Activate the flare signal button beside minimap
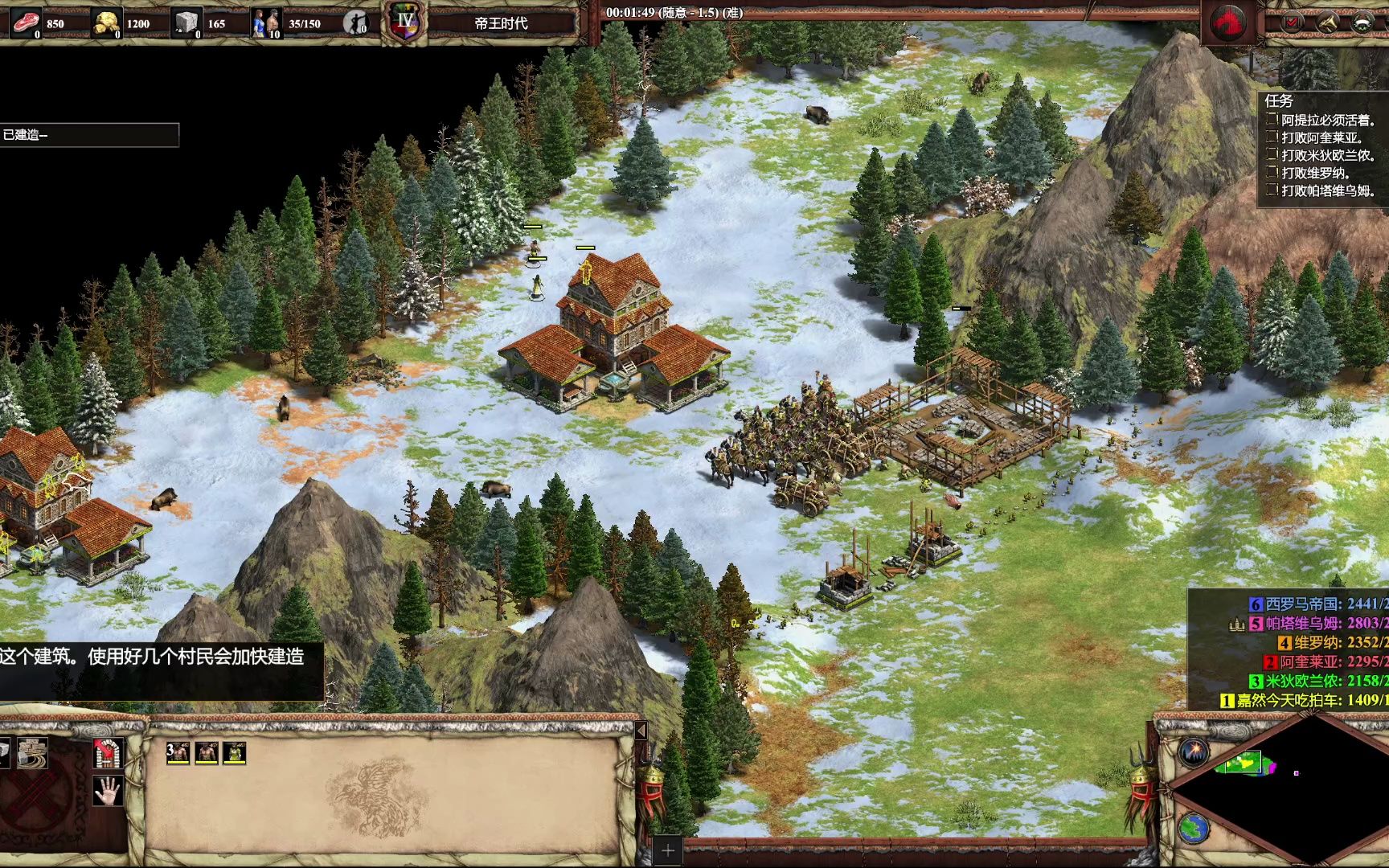Screen dimensions: 1389x868 coord(1194,752)
